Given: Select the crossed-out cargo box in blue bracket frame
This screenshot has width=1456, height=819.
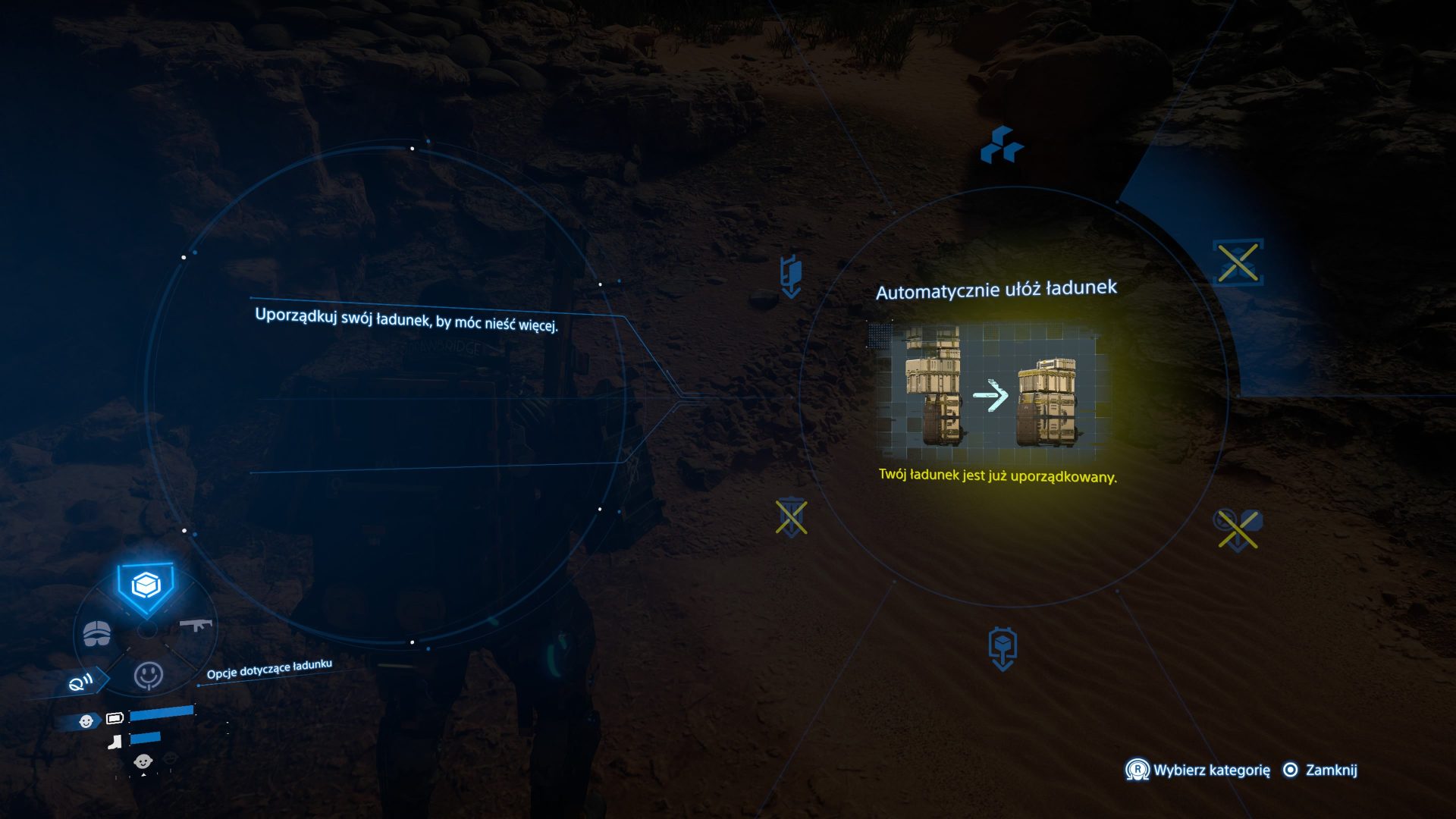Looking at the screenshot, I should (x=1238, y=262).
